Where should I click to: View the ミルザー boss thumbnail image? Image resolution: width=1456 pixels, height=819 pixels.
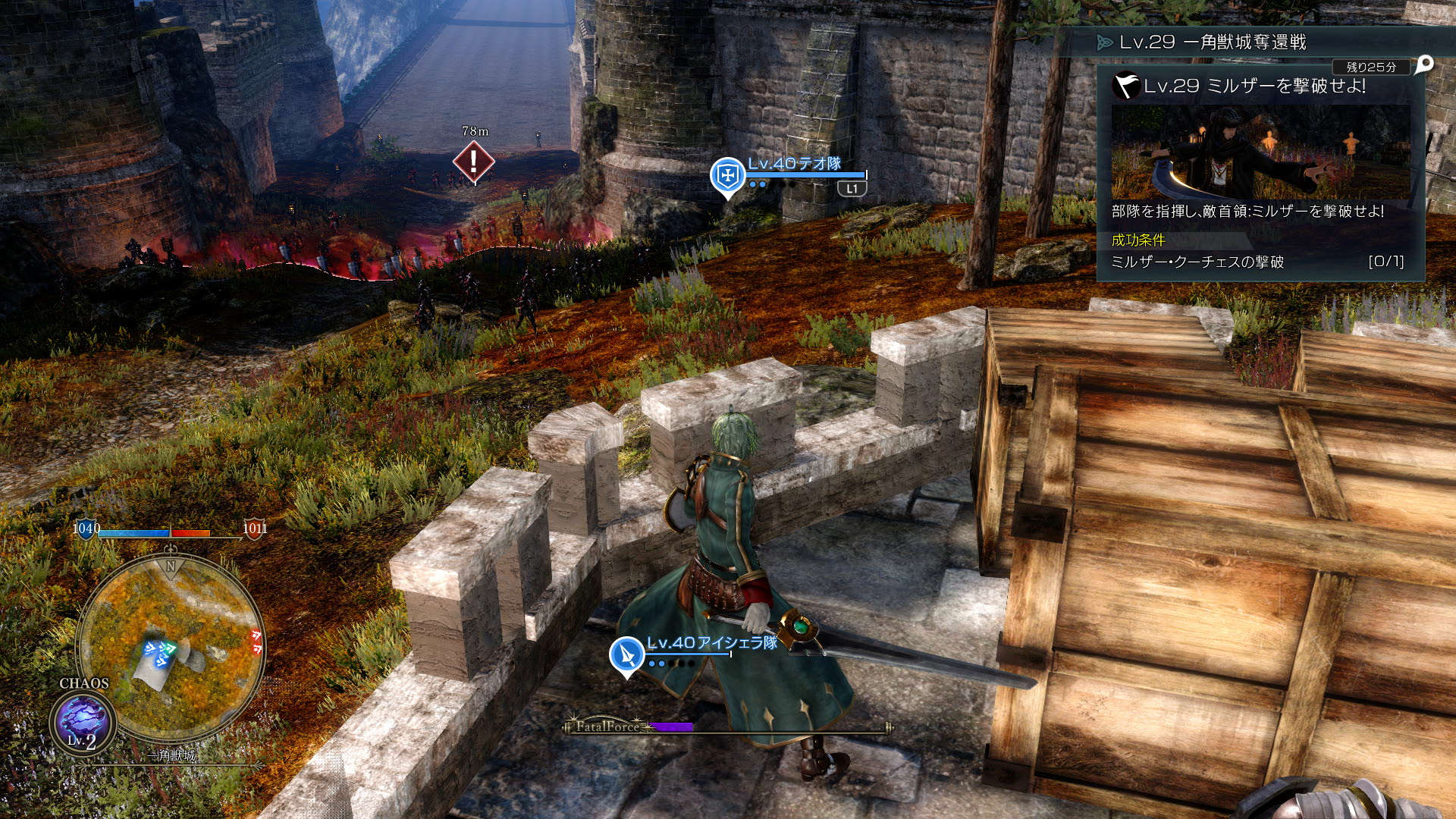tap(1260, 152)
